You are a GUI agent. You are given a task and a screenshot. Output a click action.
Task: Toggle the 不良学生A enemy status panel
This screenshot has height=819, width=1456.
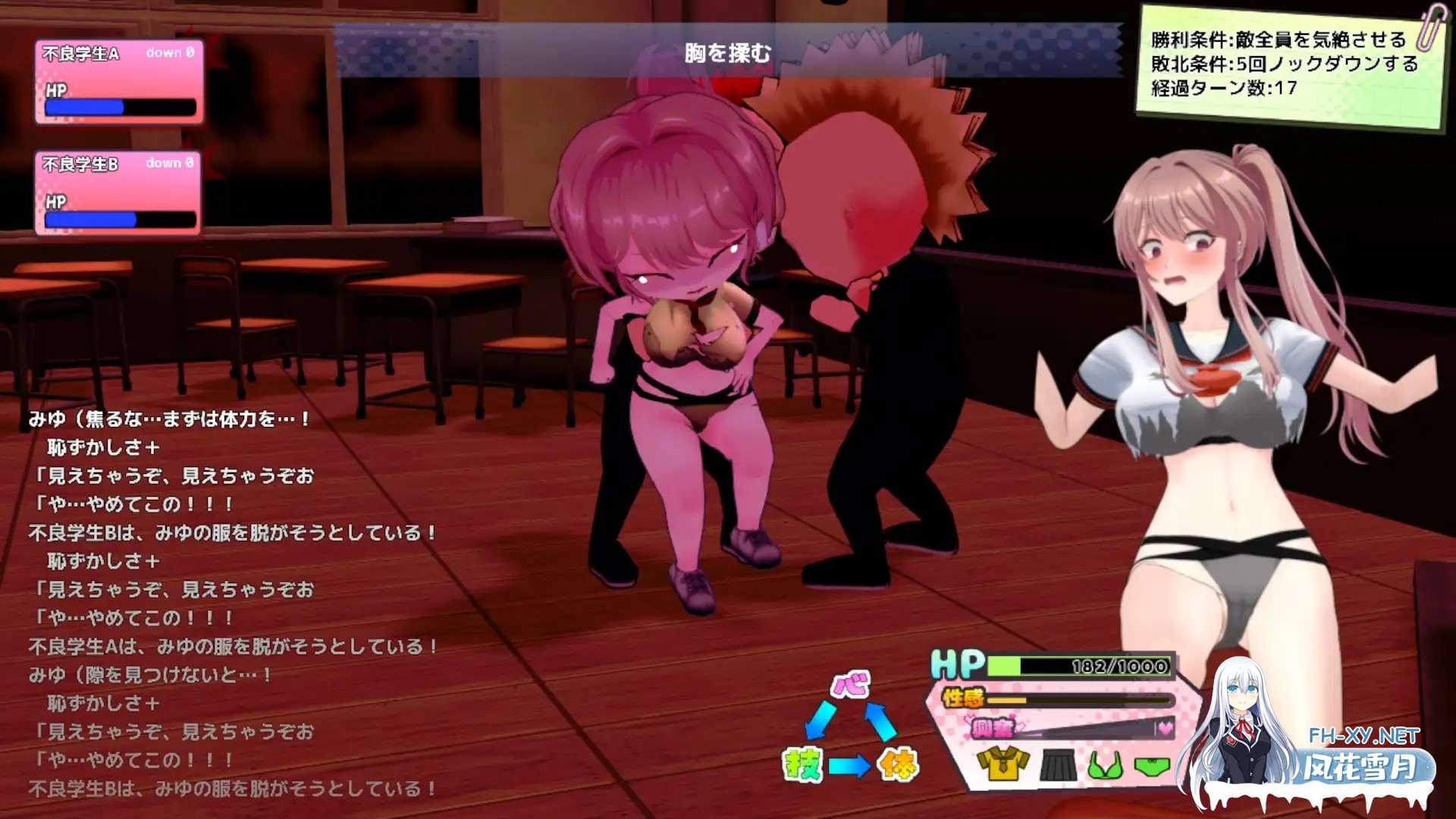(x=118, y=80)
